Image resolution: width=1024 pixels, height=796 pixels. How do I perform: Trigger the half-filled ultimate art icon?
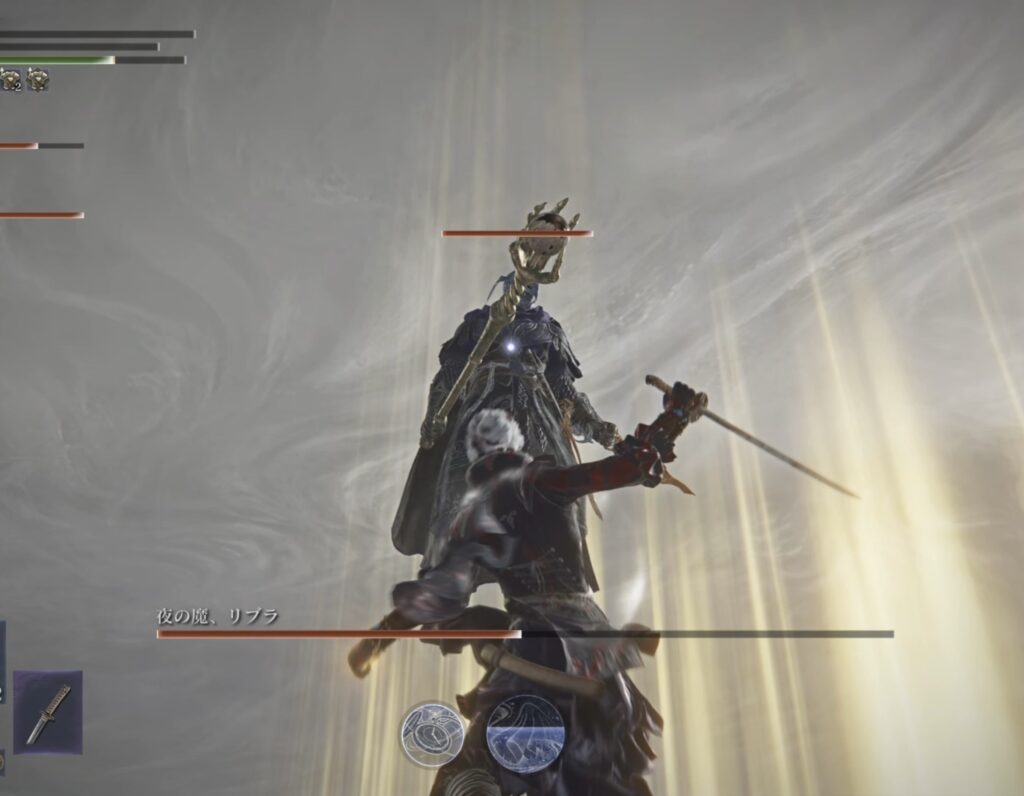click(x=525, y=733)
